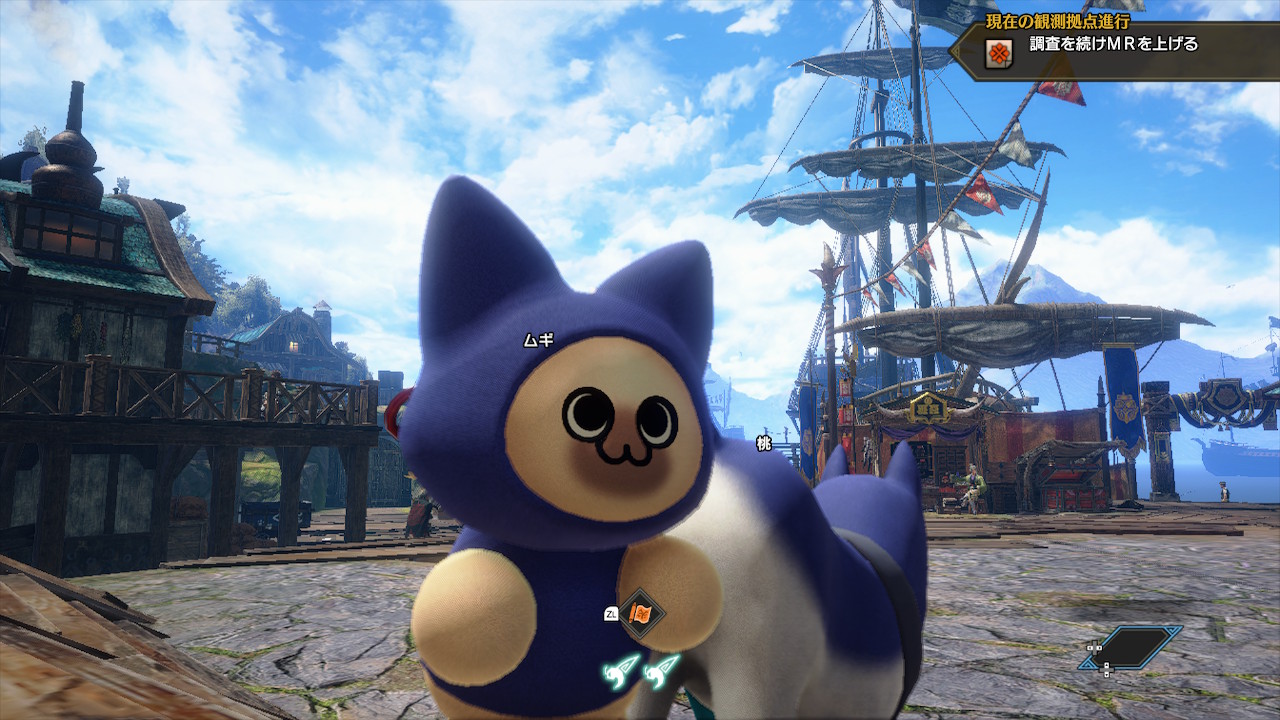Screen dimensions: 1280x720
Task: Toggle the up arrow below the minimap
Action: click(1106, 664)
